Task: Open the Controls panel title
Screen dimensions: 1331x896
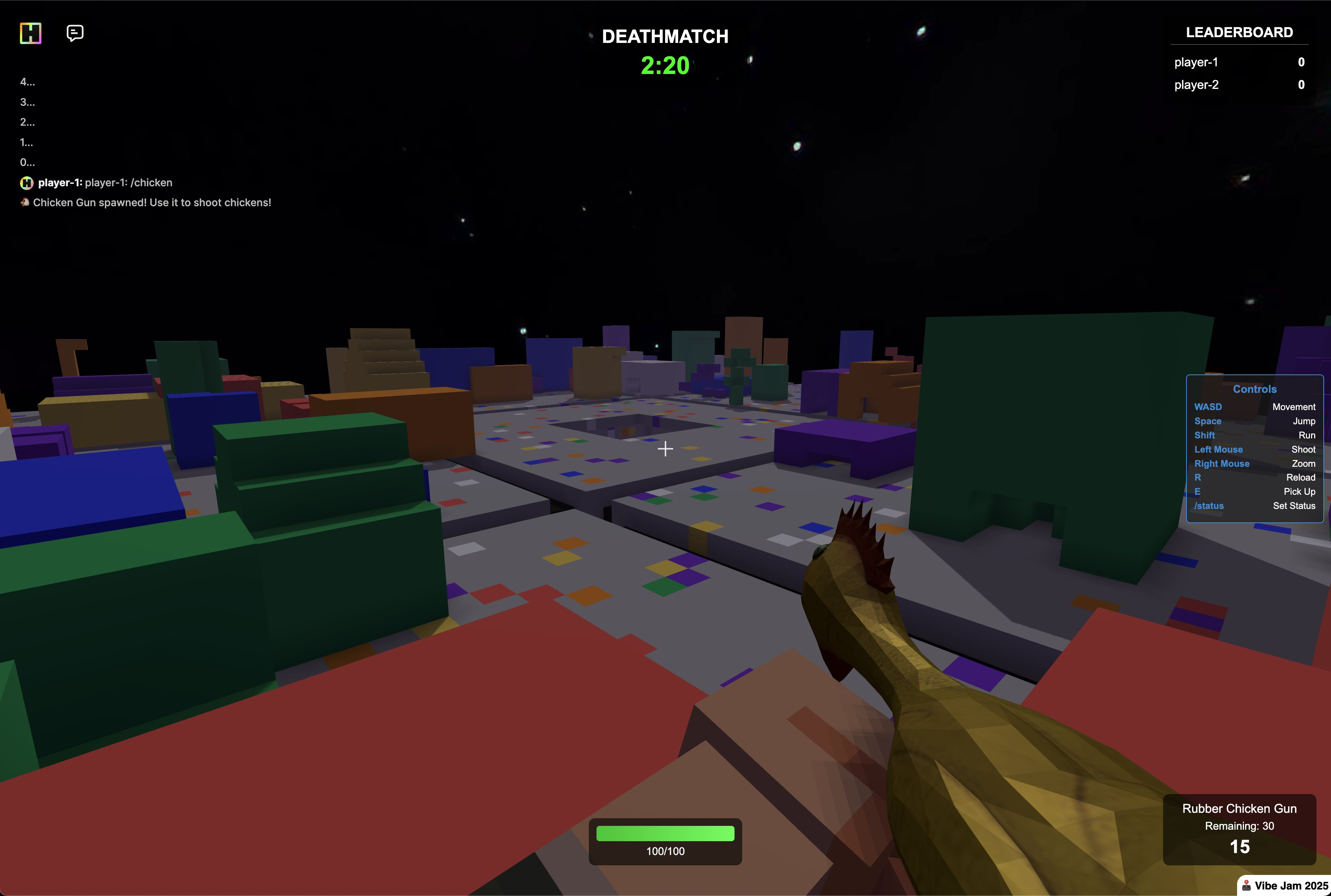Action: [x=1255, y=389]
